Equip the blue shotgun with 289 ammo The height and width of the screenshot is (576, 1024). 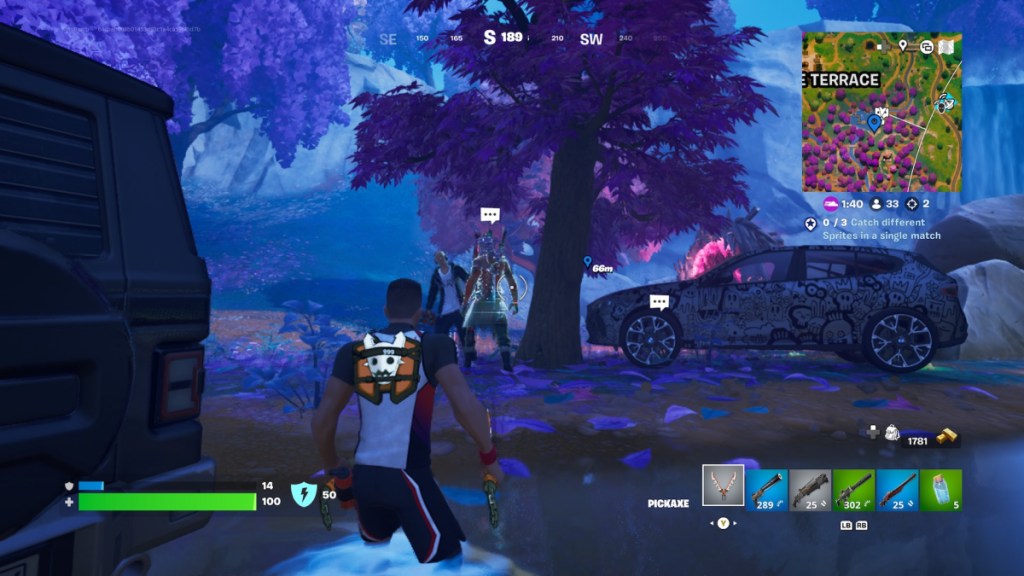point(766,490)
